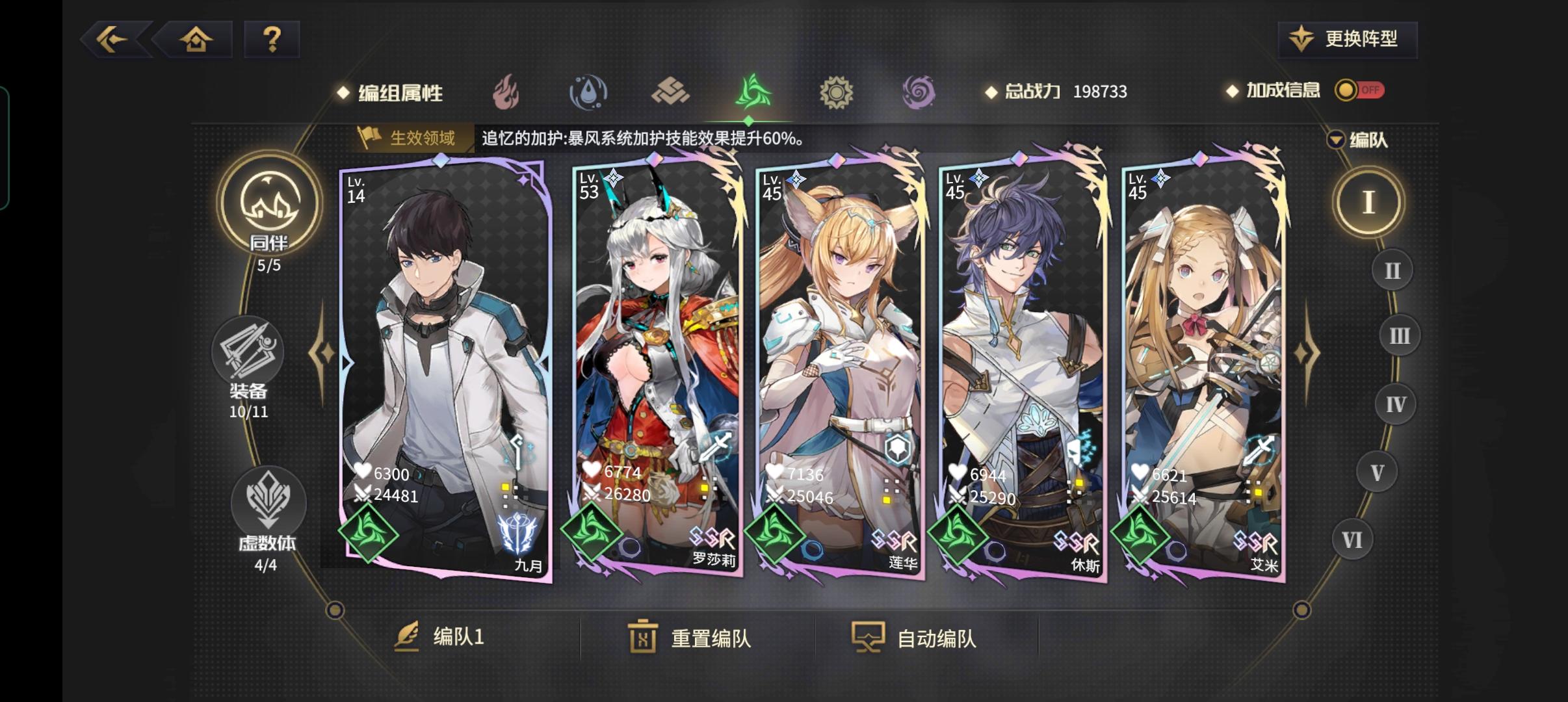1568x702 pixels.
Task: Select the water element attribute icon
Action: [x=589, y=92]
